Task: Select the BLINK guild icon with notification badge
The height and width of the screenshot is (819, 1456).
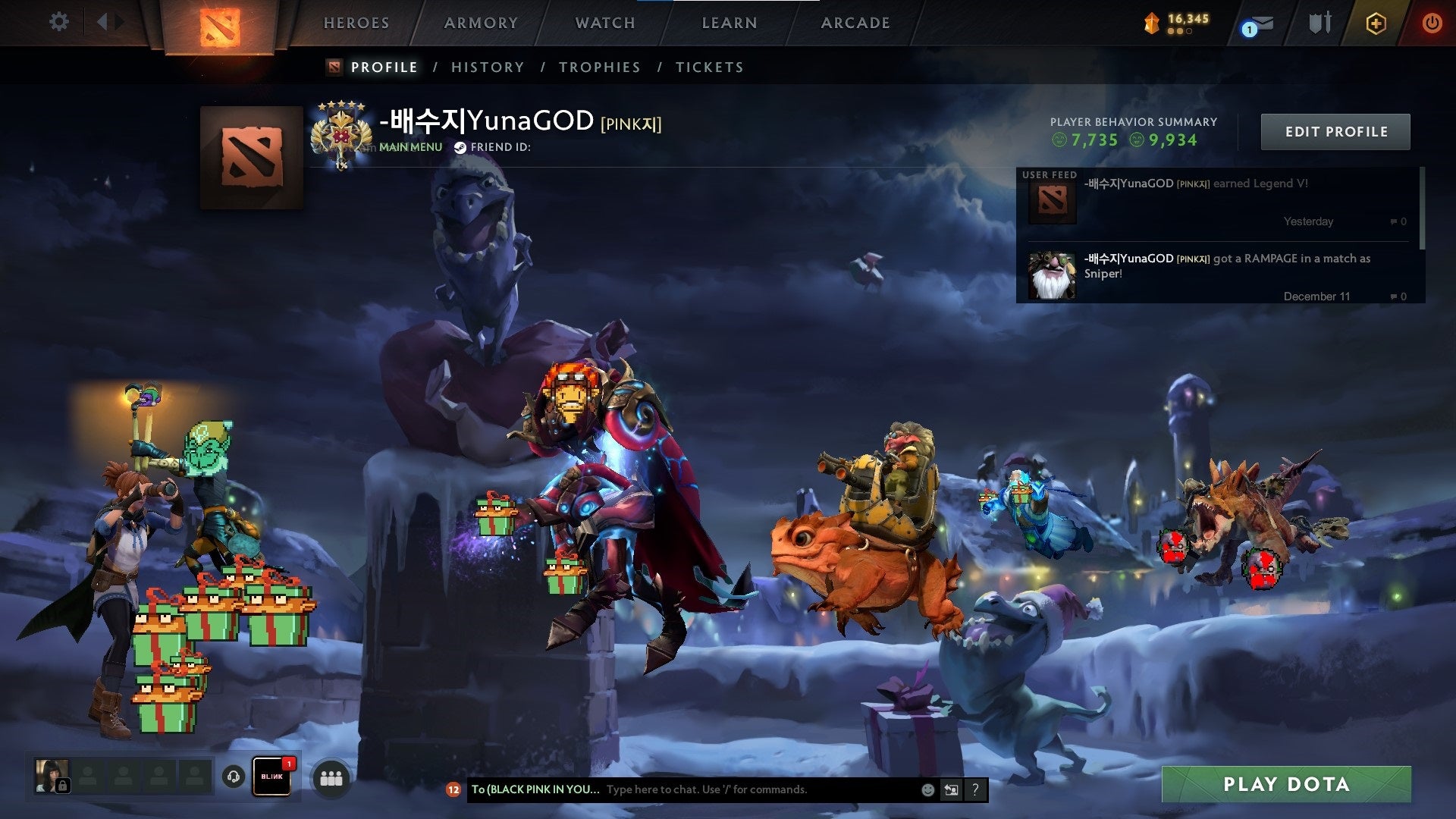Action: pos(271,777)
